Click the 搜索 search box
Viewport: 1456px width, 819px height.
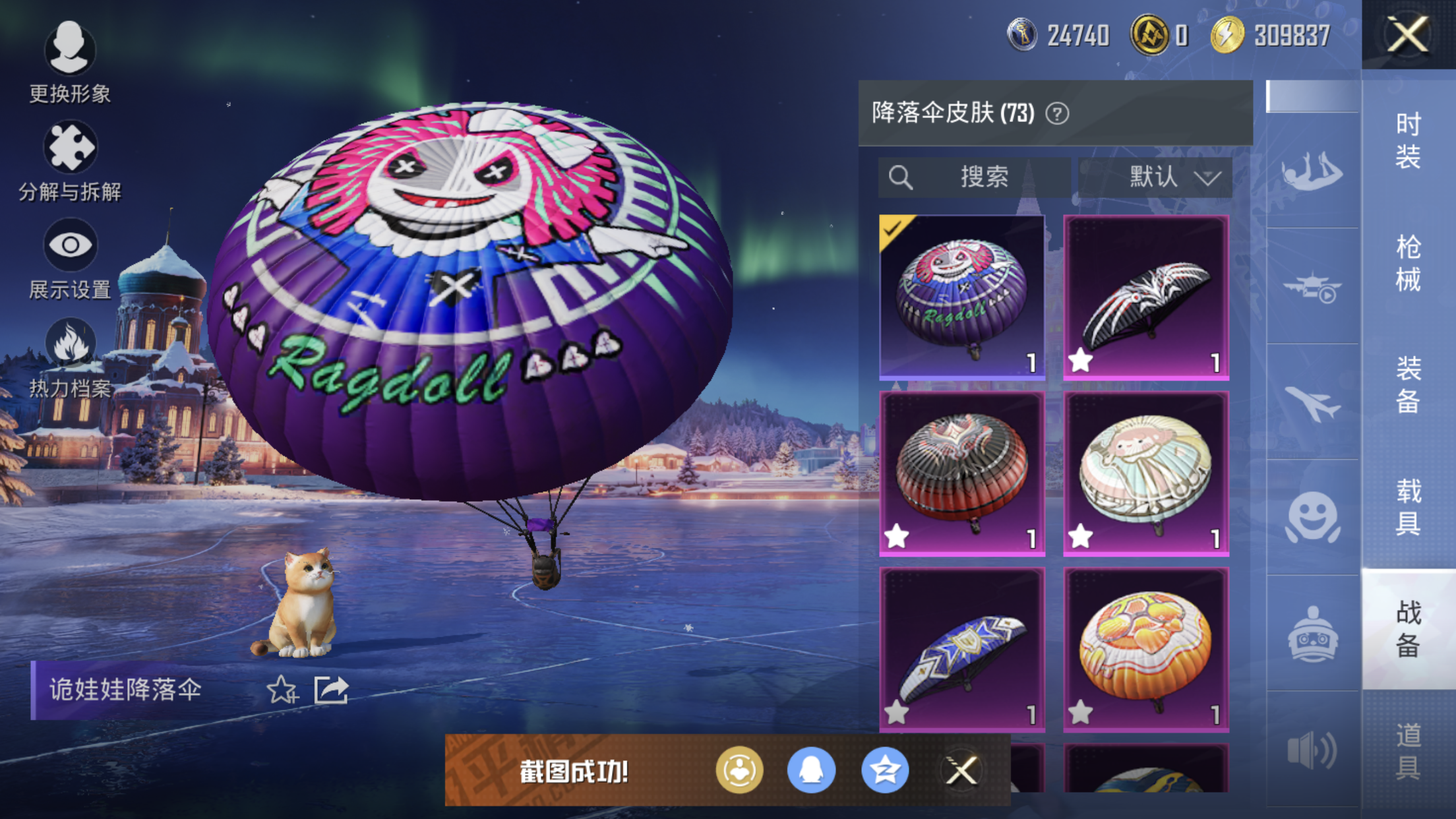(x=975, y=177)
